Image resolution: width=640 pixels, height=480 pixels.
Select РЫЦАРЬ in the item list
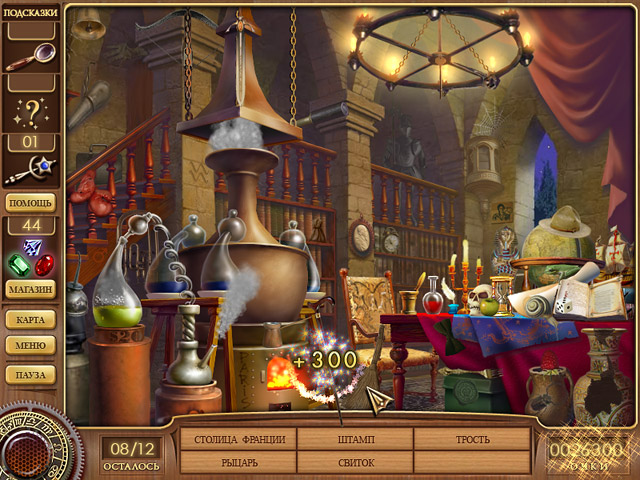tap(239, 462)
